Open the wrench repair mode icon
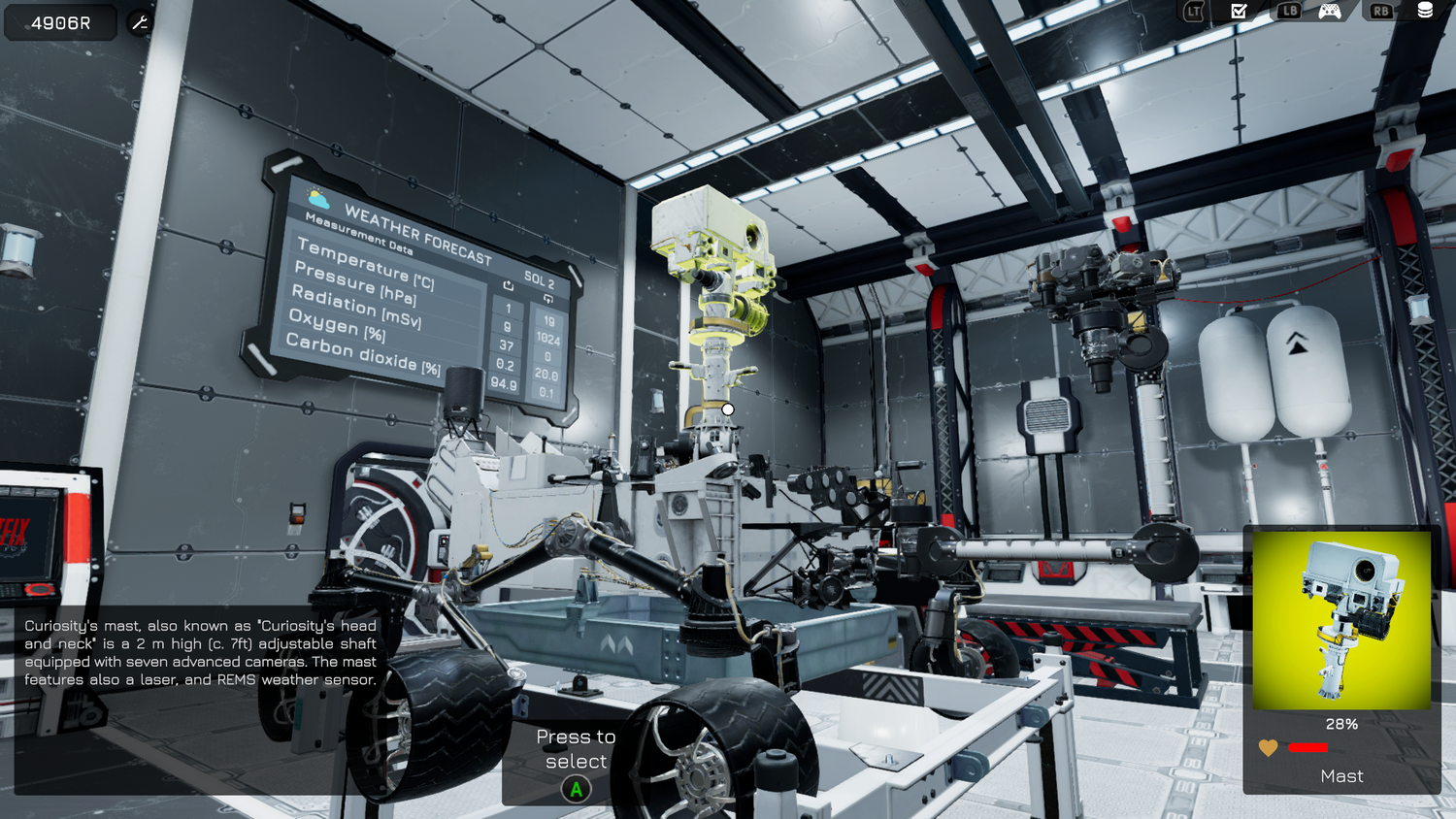Screen dimensions: 1456x819 click(x=140, y=22)
